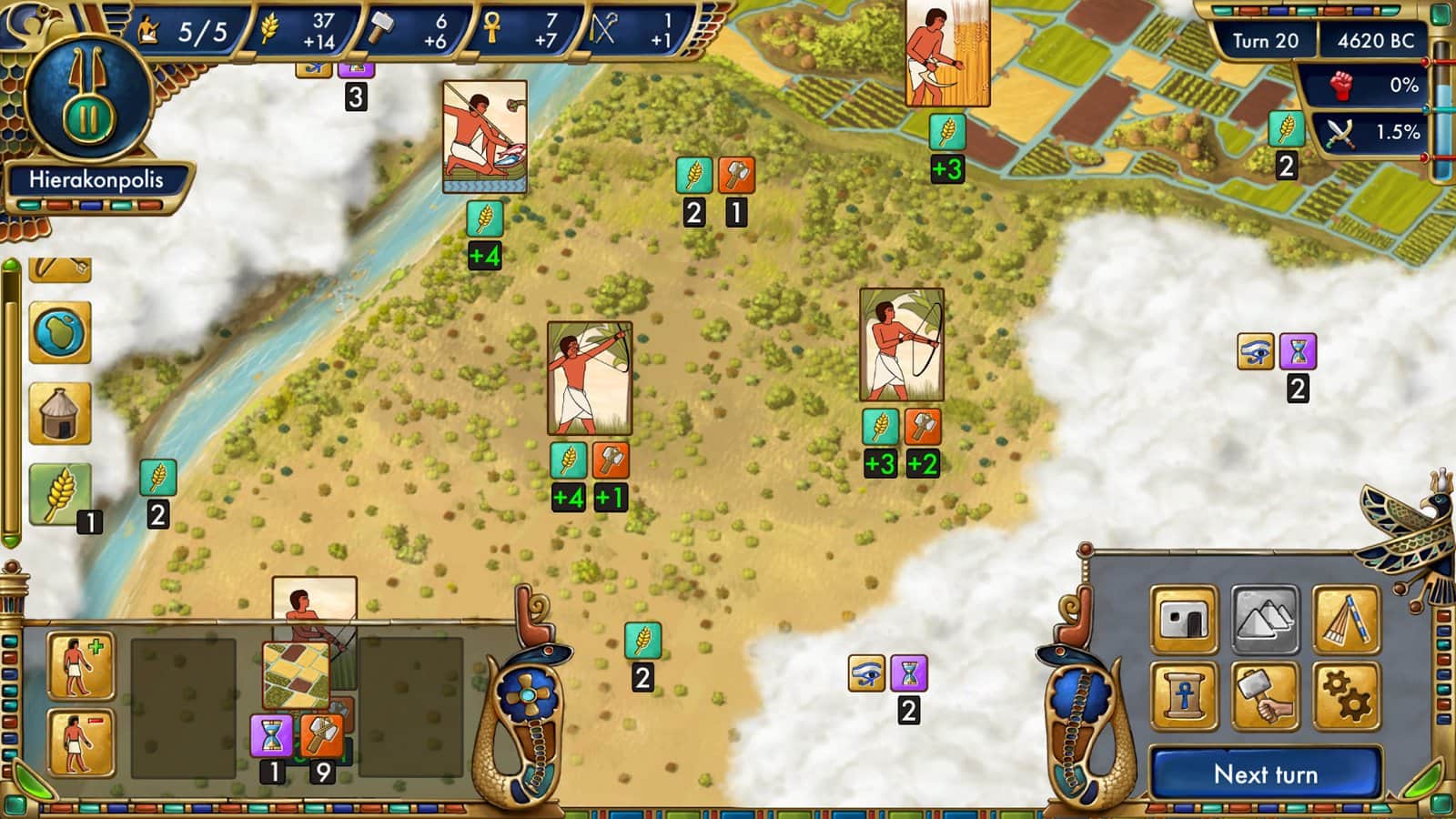This screenshot has width=1456, height=819.
Task: Select the farmland tile thumbnail in the worker panel
Action: 295,675
